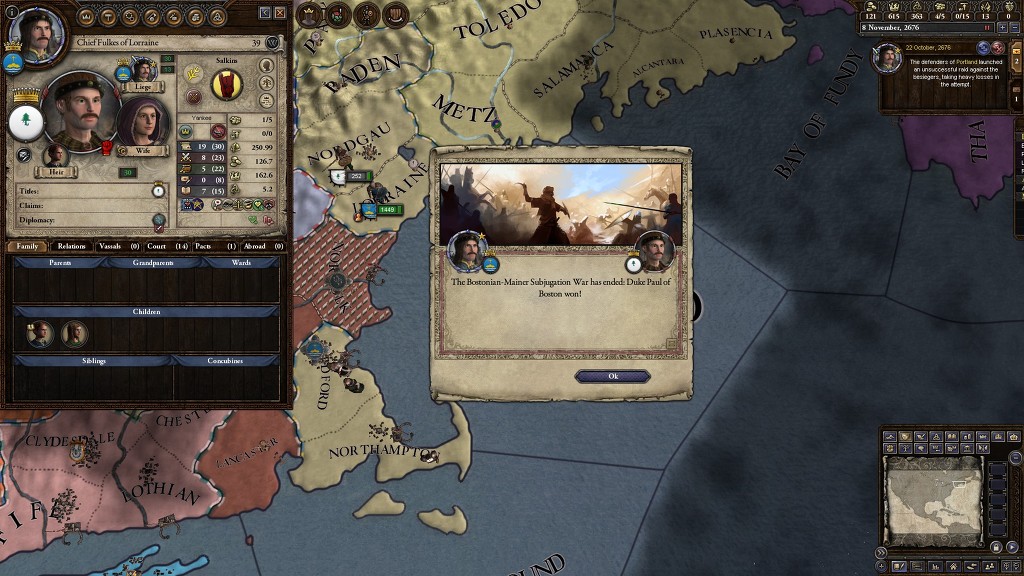Image resolution: width=1024 pixels, height=576 pixels.
Task: Open Wikipedia link for Chief Fulkes
Action: [271, 43]
